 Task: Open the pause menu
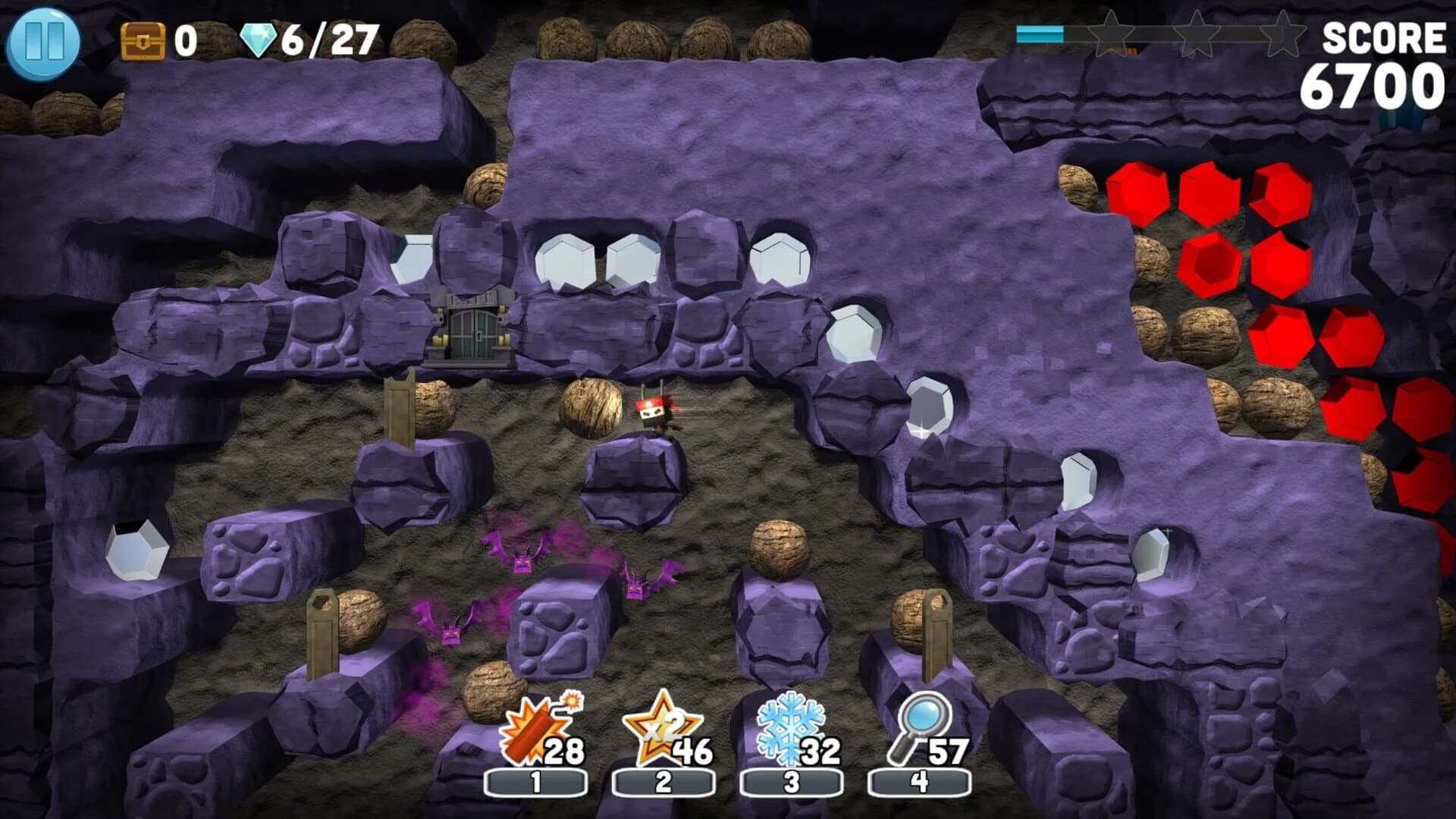(x=45, y=42)
